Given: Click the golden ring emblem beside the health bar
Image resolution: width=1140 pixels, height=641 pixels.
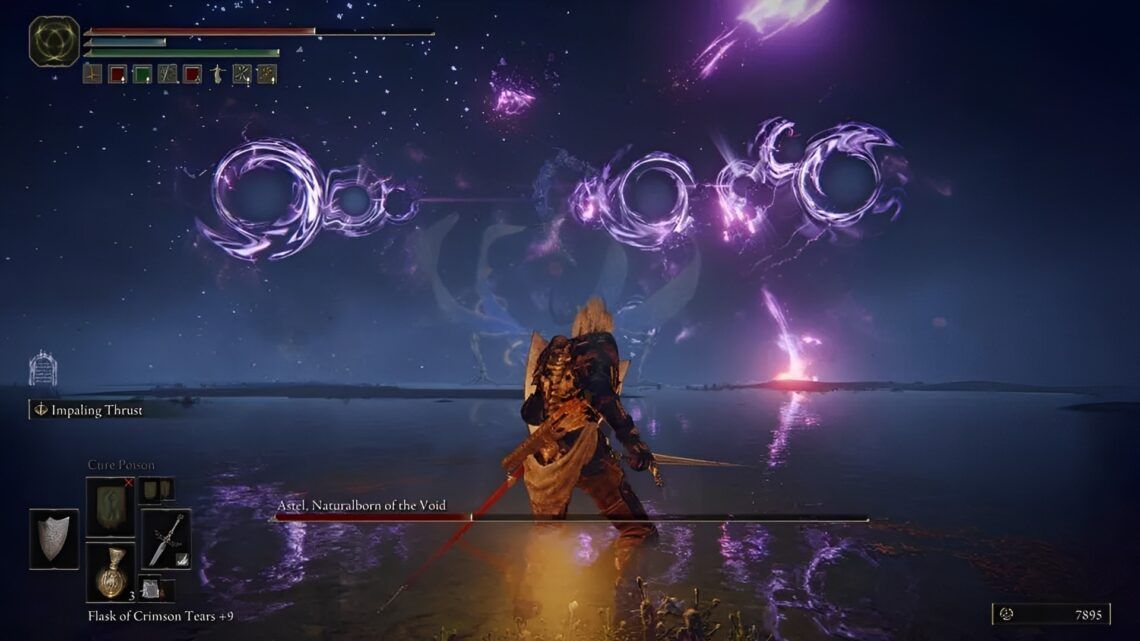Looking at the screenshot, I should coord(54,42).
